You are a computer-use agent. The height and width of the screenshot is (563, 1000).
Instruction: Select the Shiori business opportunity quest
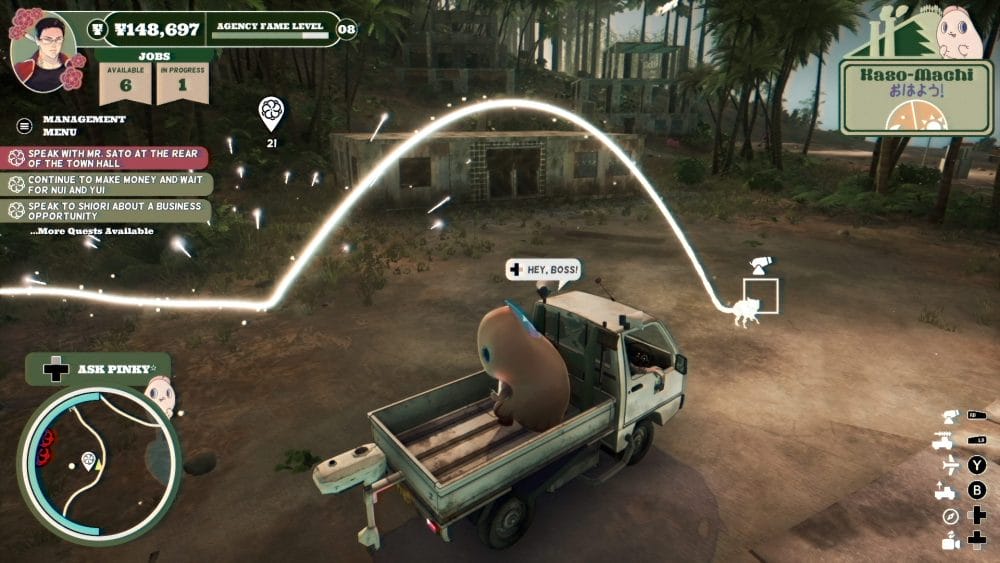click(108, 210)
